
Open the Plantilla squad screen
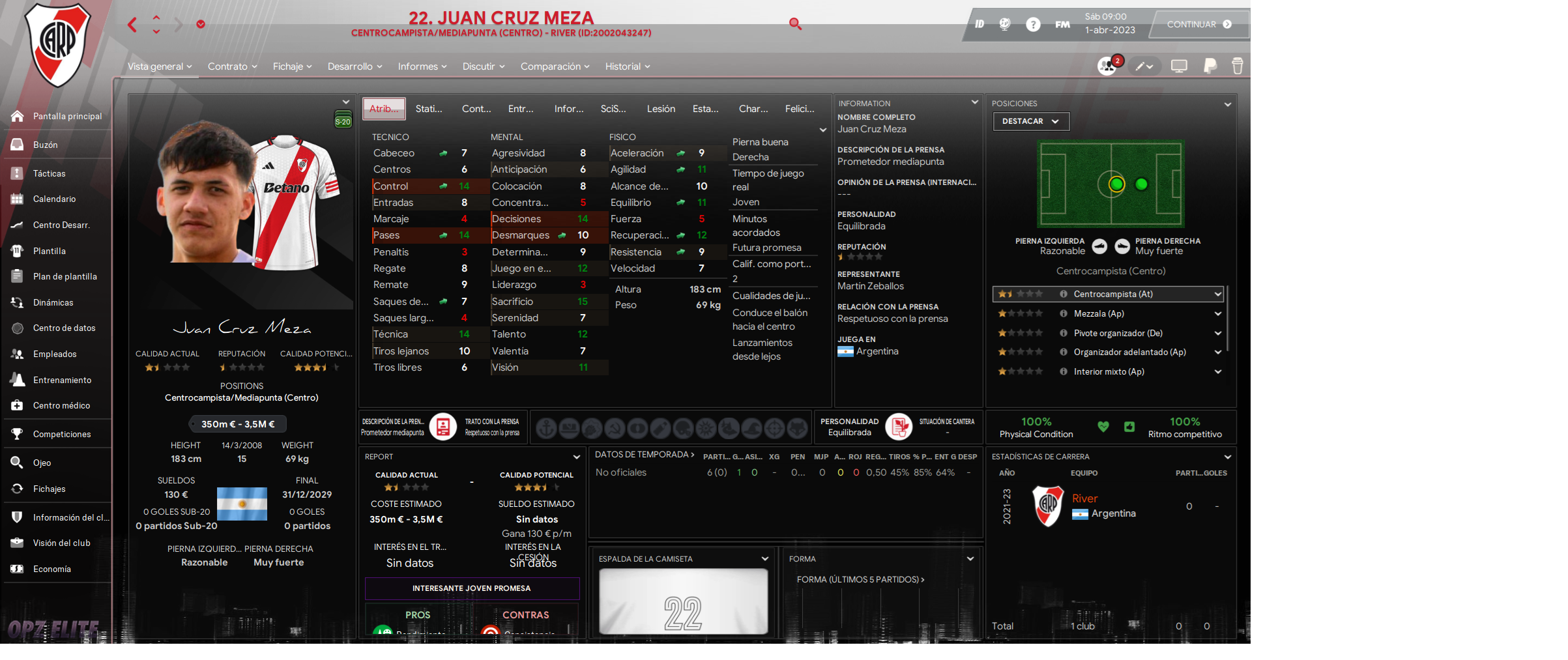click(x=50, y=251)
